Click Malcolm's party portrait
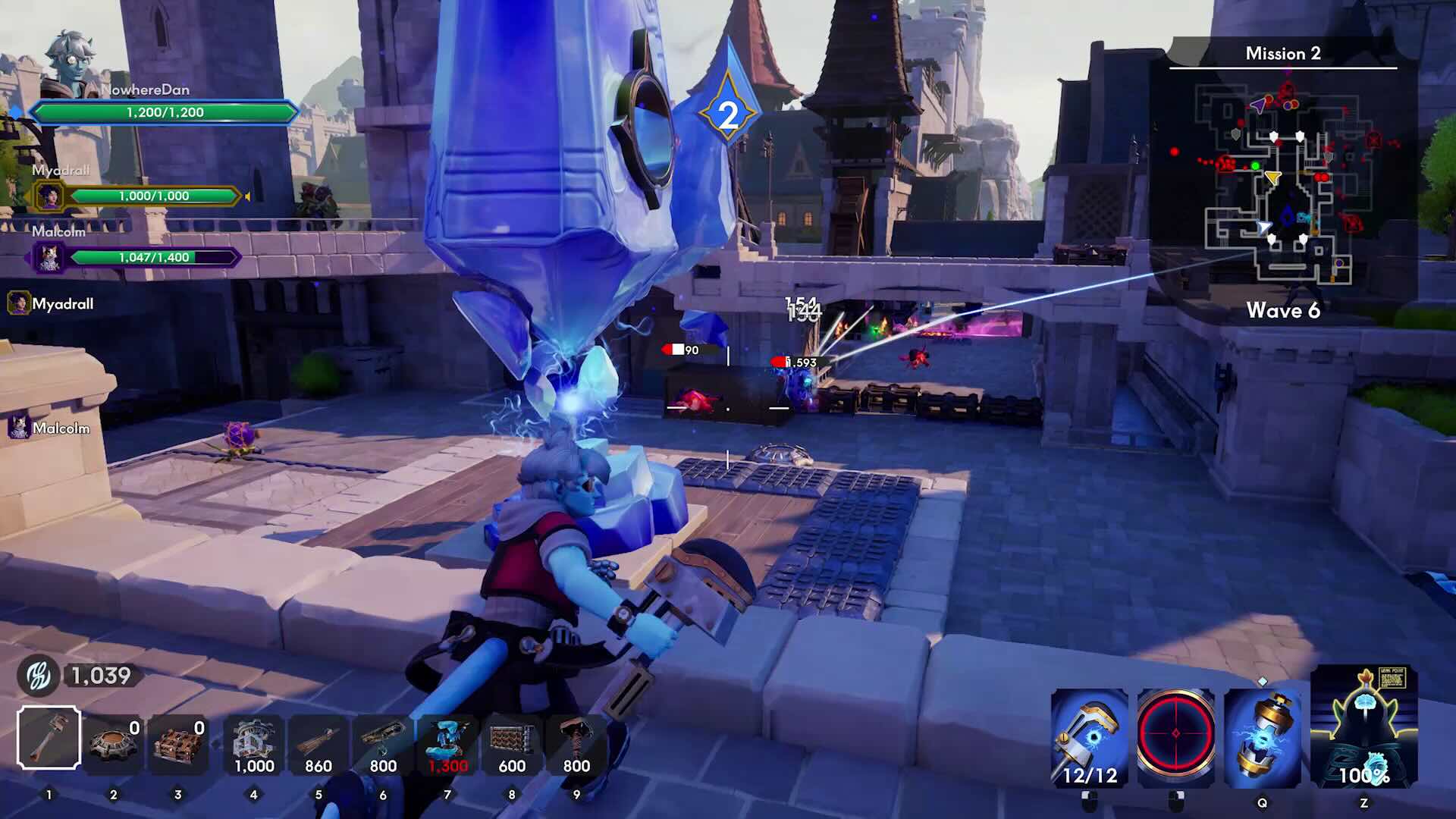Image resolution: width=1456 pixels, height=819 pixels. tap(50, 258)
